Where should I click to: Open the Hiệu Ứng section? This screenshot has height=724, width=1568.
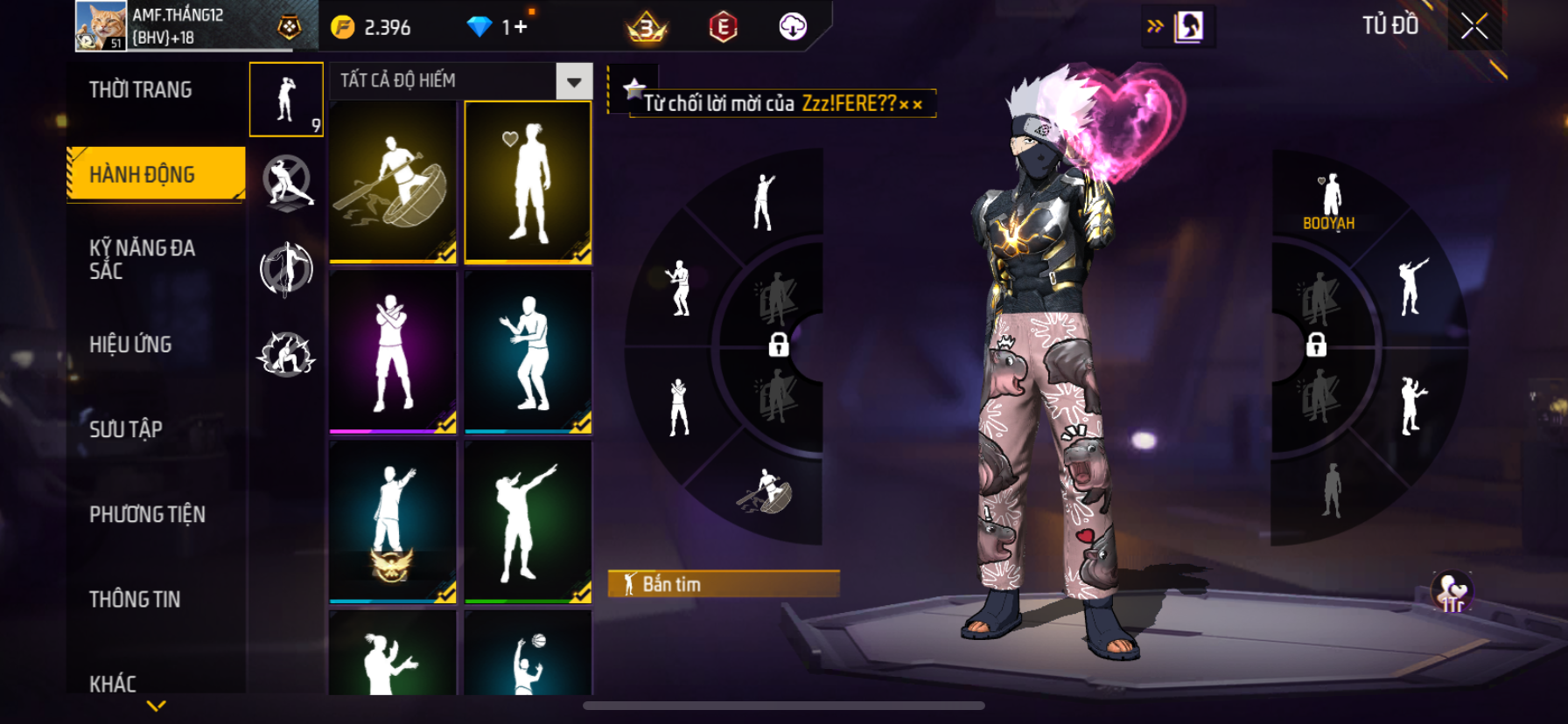click(130, 345)
